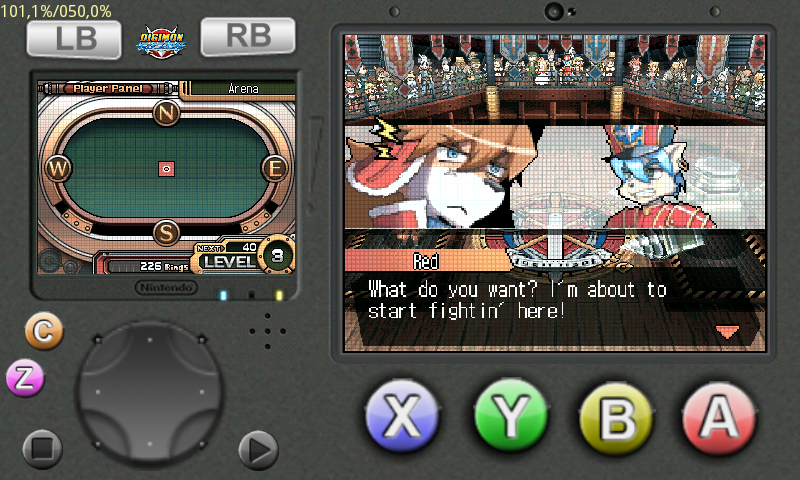This screenshot has height=480, width=800.
Task: Advance Red's dialogue with the orange arrow
Action: pyautogui.click(x=727, y=331)
